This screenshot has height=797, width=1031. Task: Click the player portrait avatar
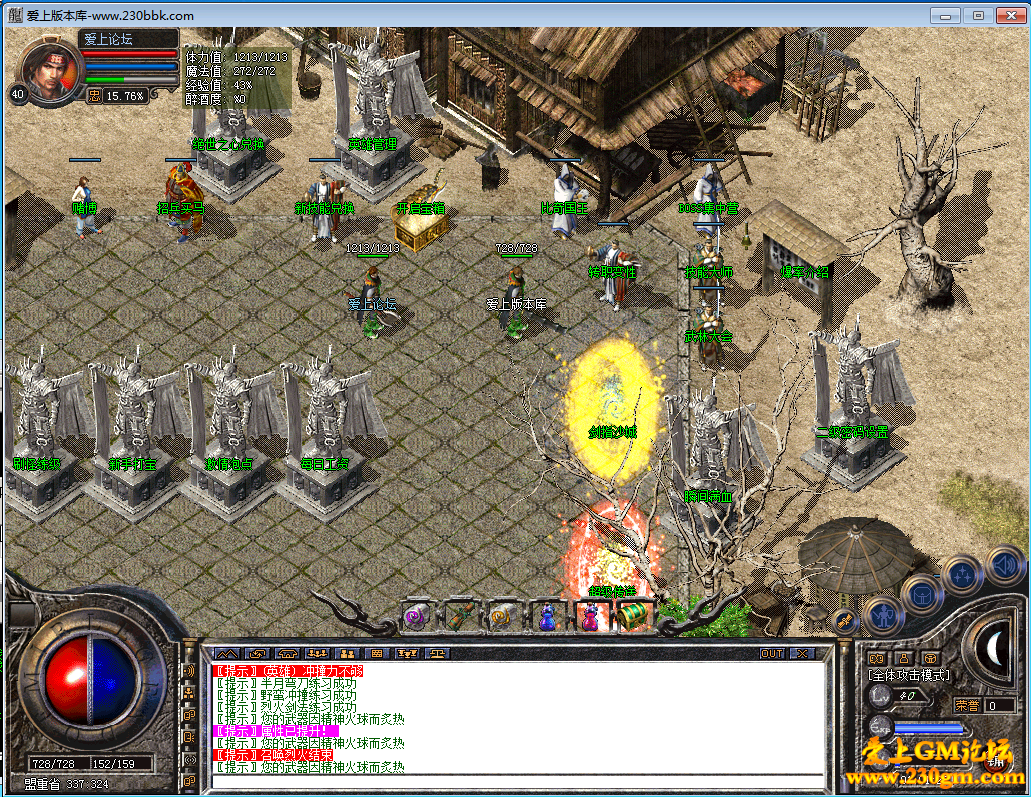pos(47,68)
